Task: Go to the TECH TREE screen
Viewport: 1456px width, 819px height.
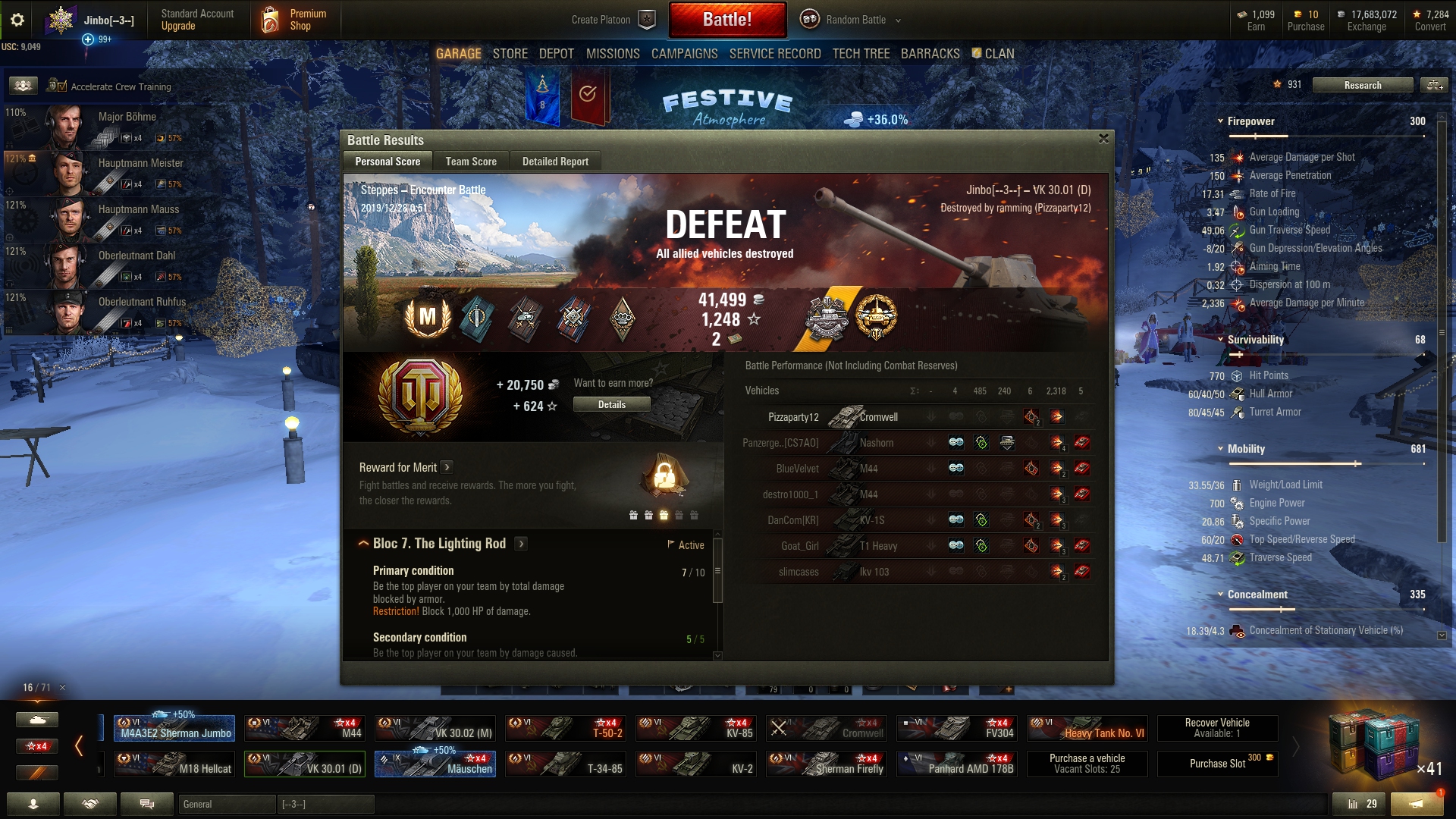Action: [x=861, y=54]
